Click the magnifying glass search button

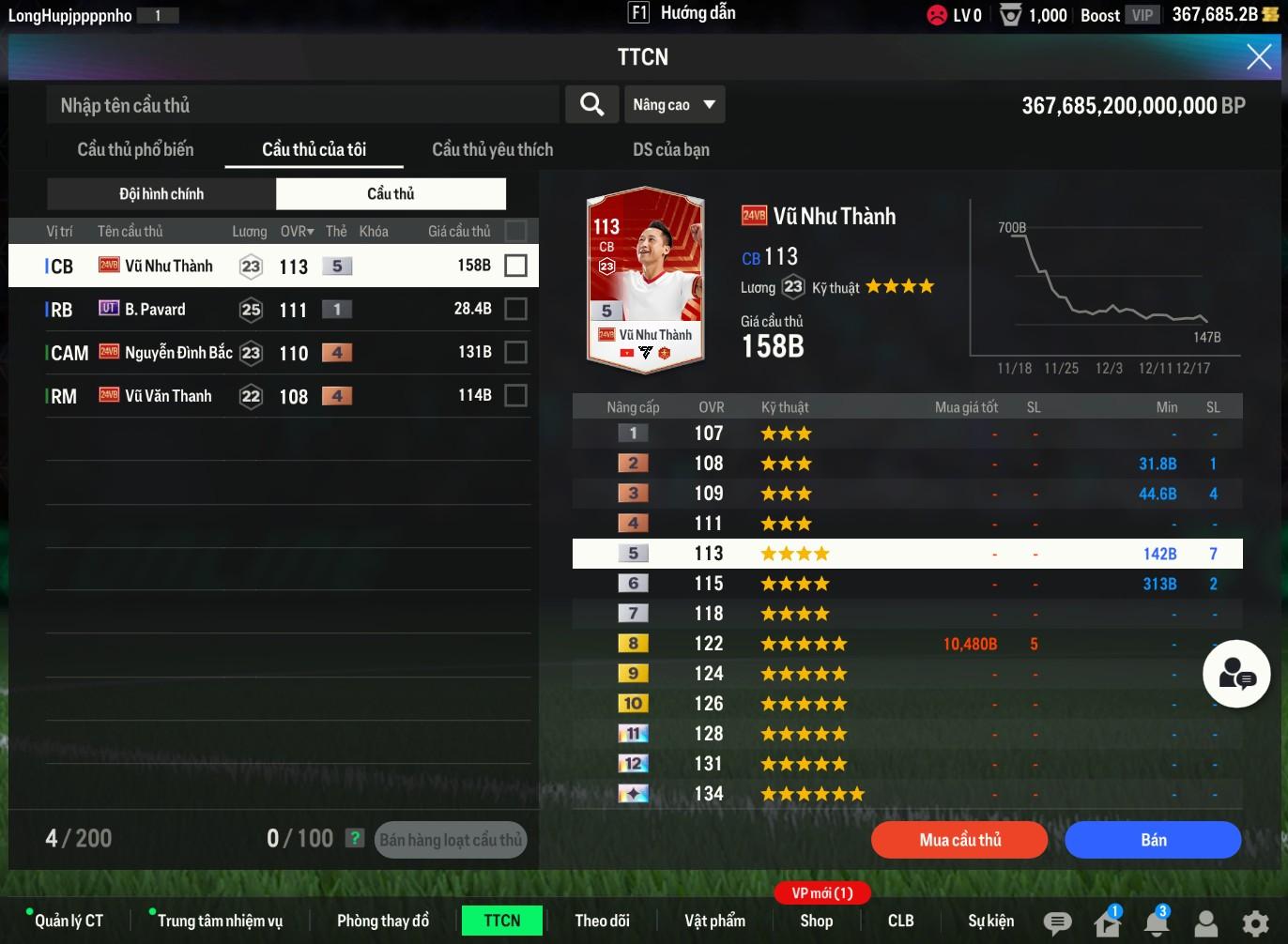(x=591, y=104)
